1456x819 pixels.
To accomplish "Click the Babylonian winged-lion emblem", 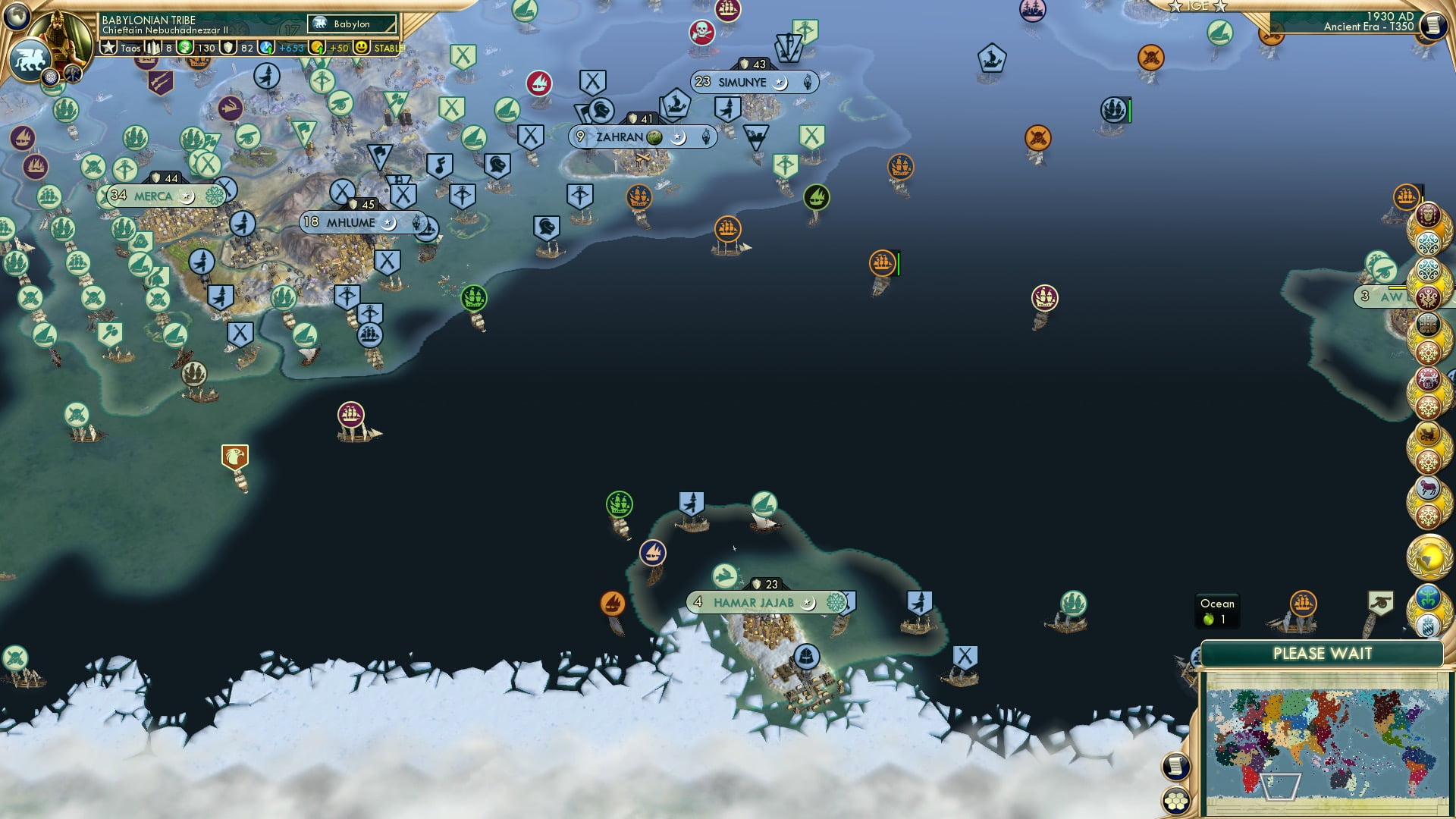I will [x=30, y=58].
